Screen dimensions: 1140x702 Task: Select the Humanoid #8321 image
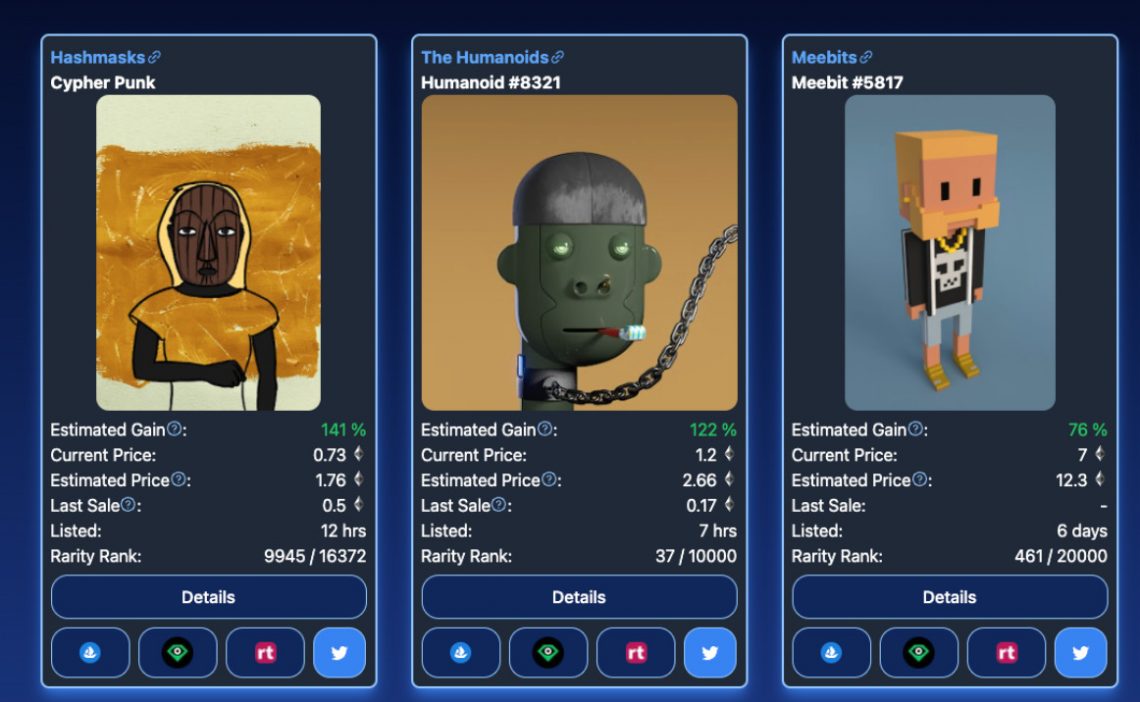coord(579,252)
